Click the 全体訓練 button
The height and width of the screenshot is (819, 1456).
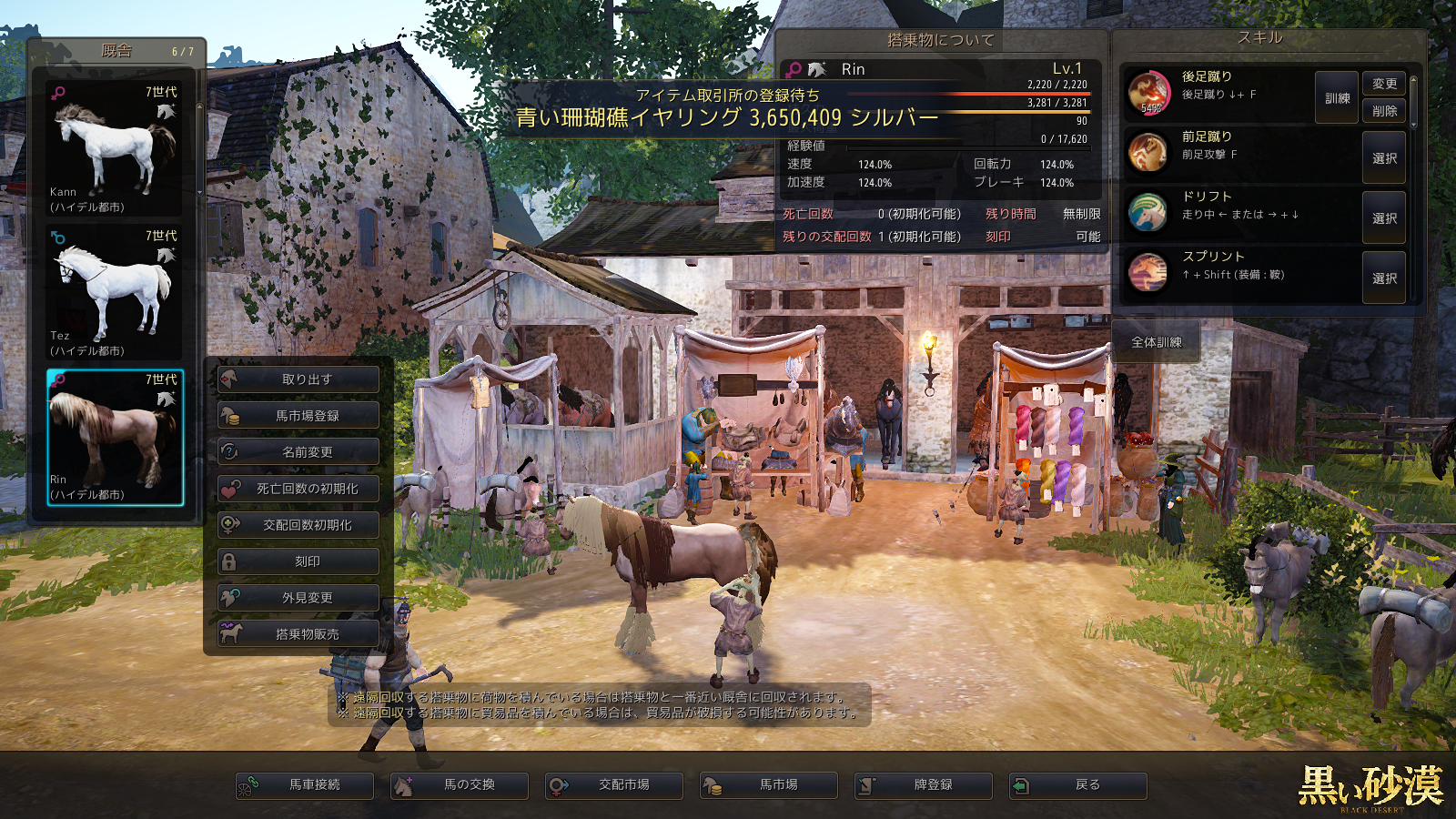pyautogui.click(x=1156, y=342)
